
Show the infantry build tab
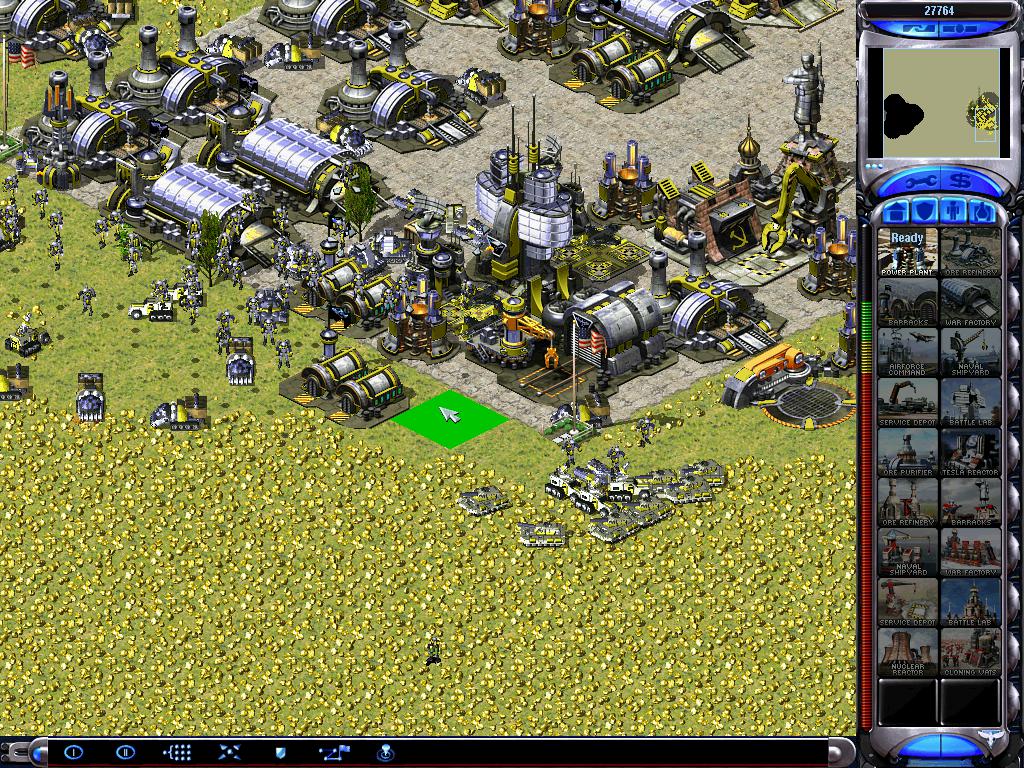[x=953, y=212]
